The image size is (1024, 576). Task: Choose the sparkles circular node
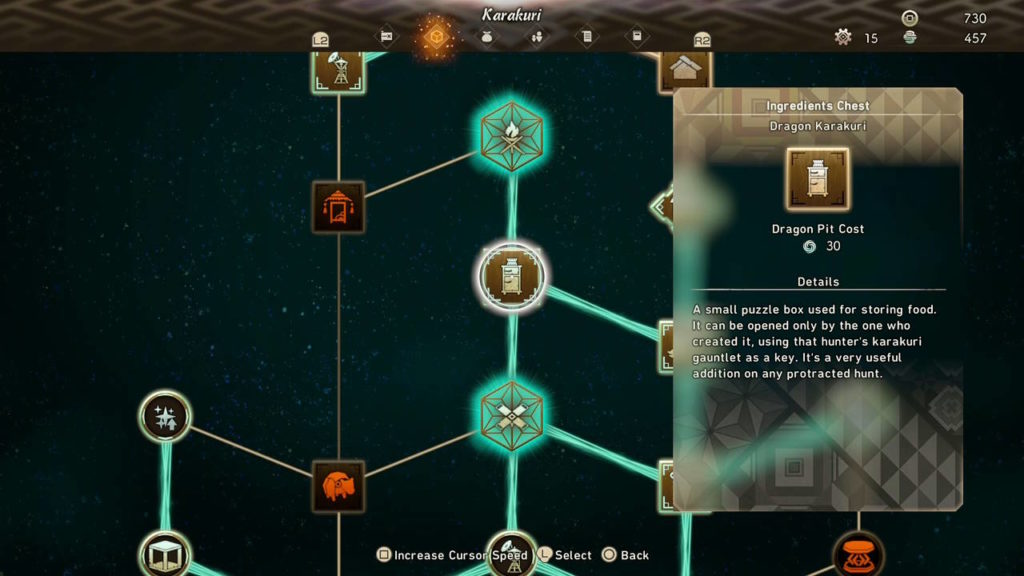point(165,417)
